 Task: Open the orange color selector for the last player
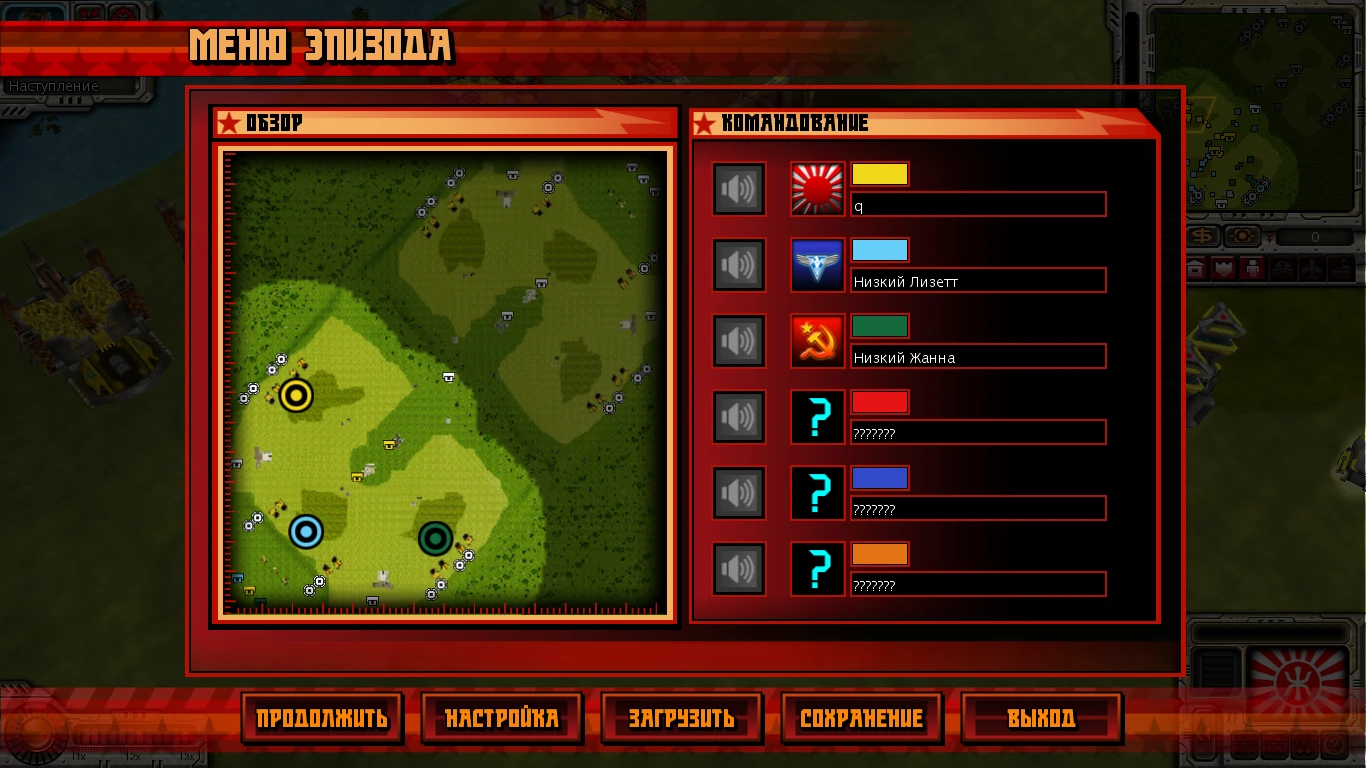coord(880,554)
